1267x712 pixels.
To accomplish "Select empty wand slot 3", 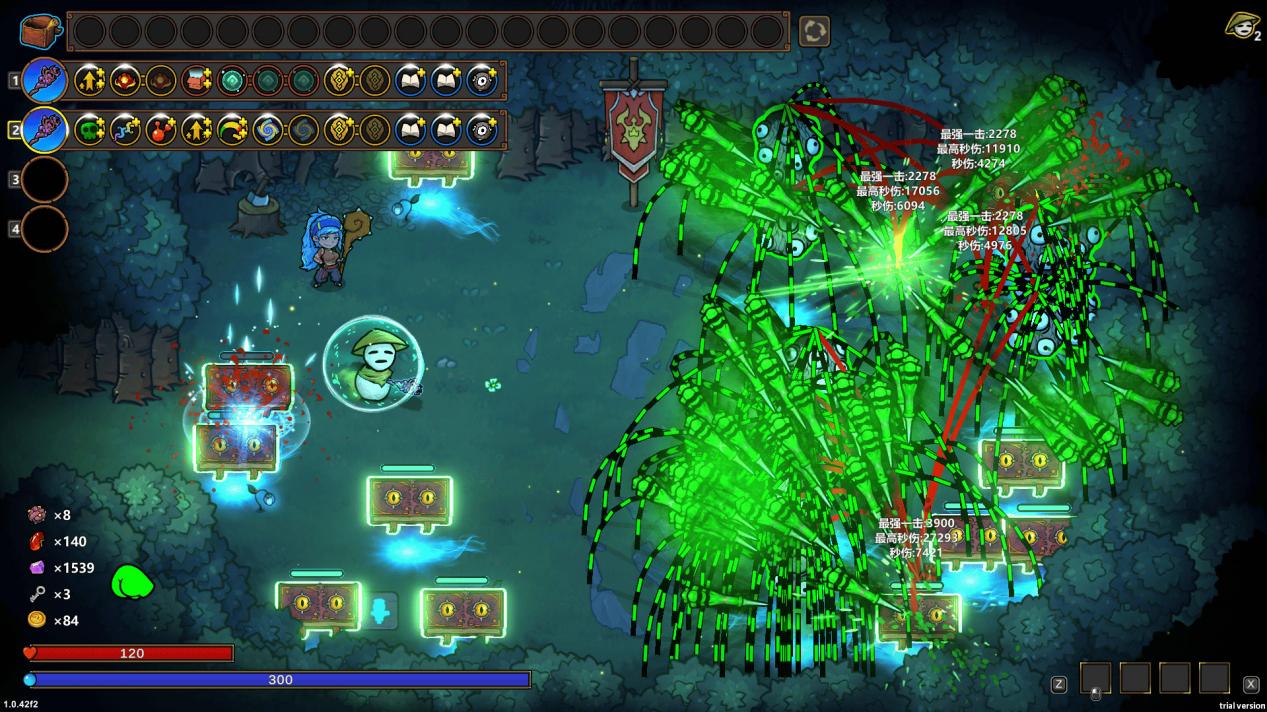I will pos(45,180).
